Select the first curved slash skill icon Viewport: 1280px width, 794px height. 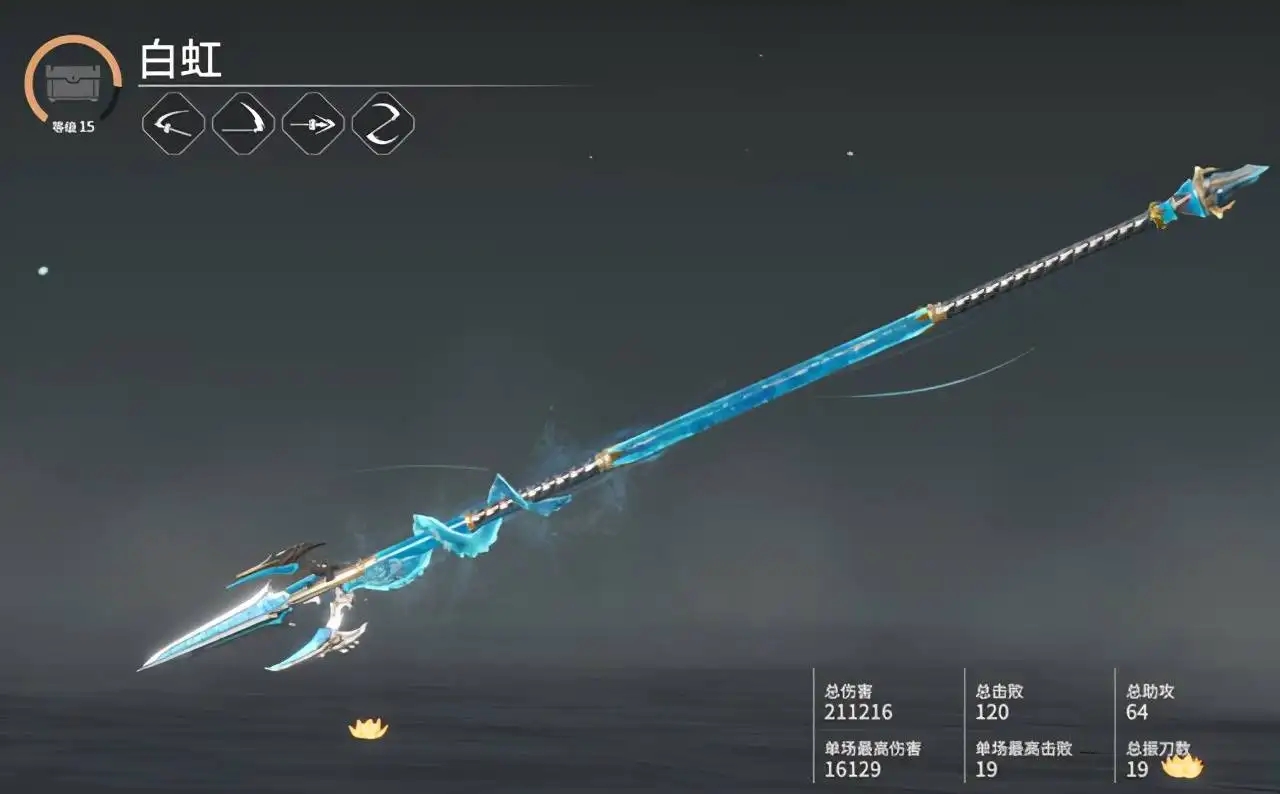(x=172, y=125)
